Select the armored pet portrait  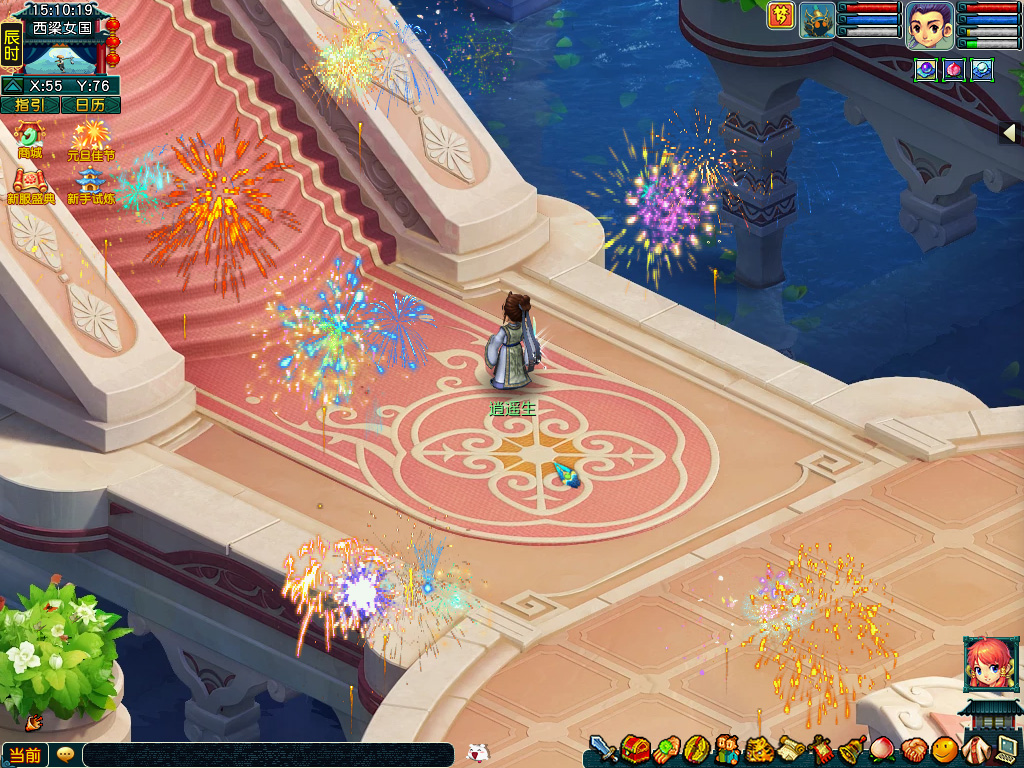(x=817, y=20)
